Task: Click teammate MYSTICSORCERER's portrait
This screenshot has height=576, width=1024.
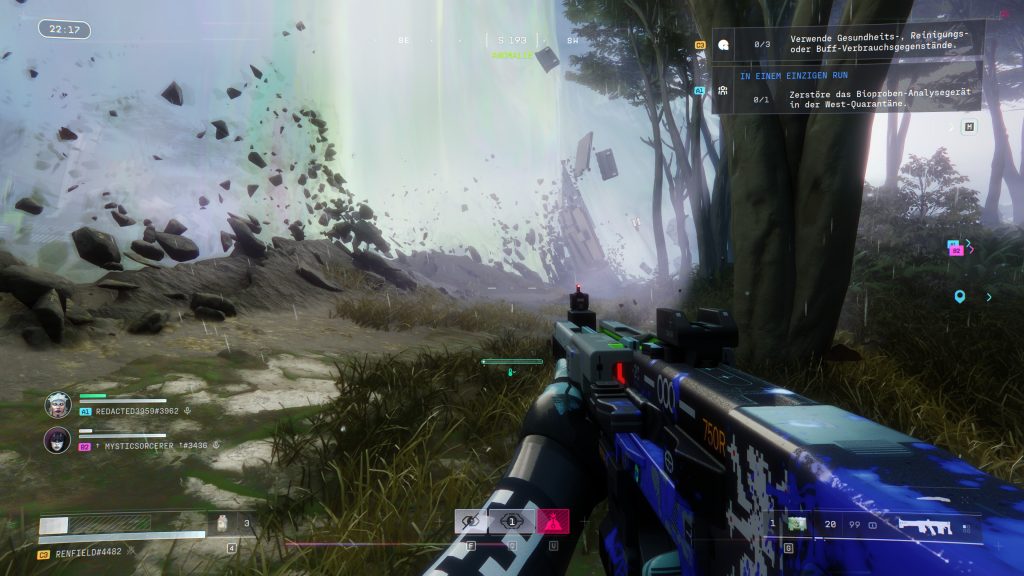Action: tap(58, 440)
